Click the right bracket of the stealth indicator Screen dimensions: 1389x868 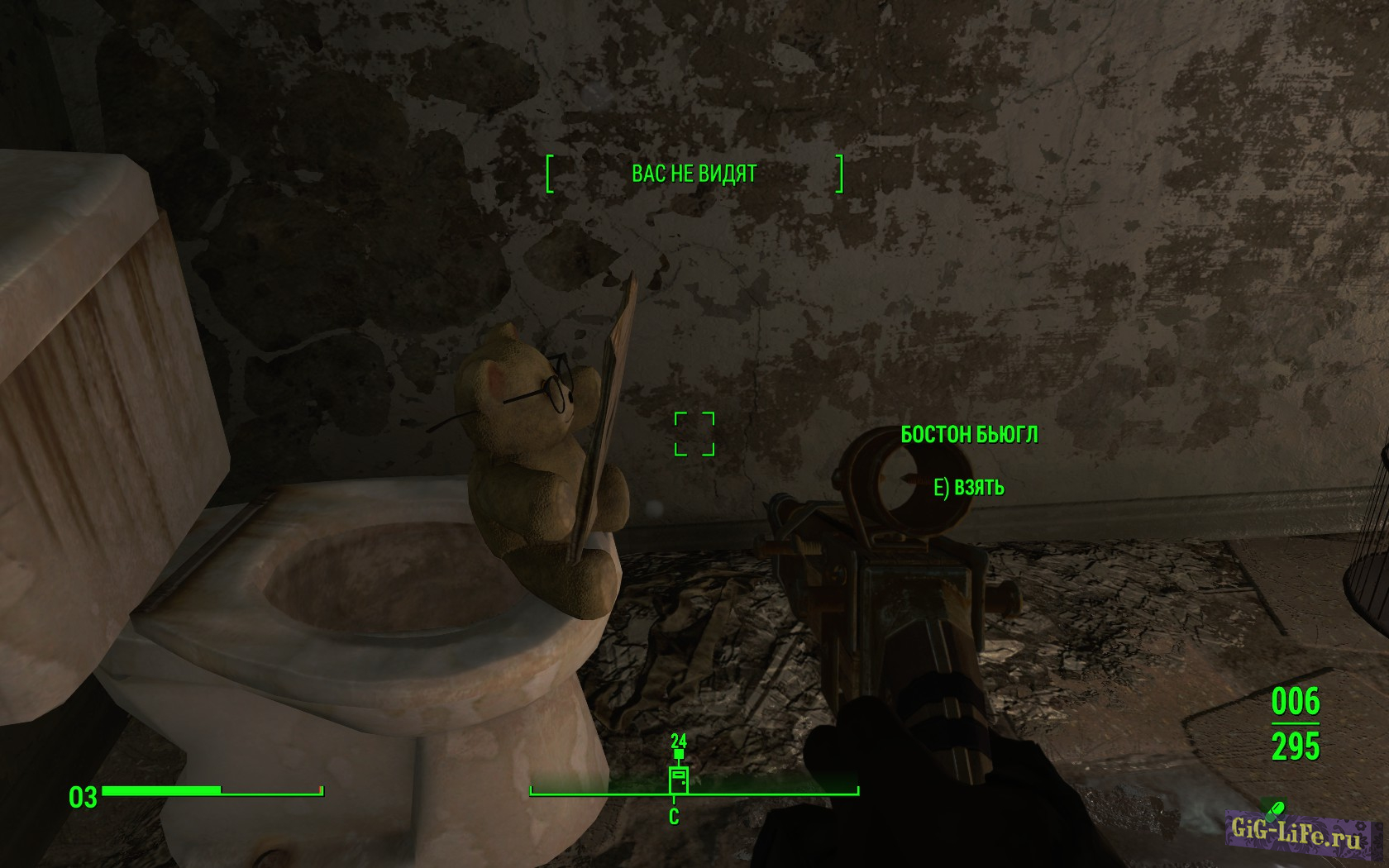pos(842,173)
